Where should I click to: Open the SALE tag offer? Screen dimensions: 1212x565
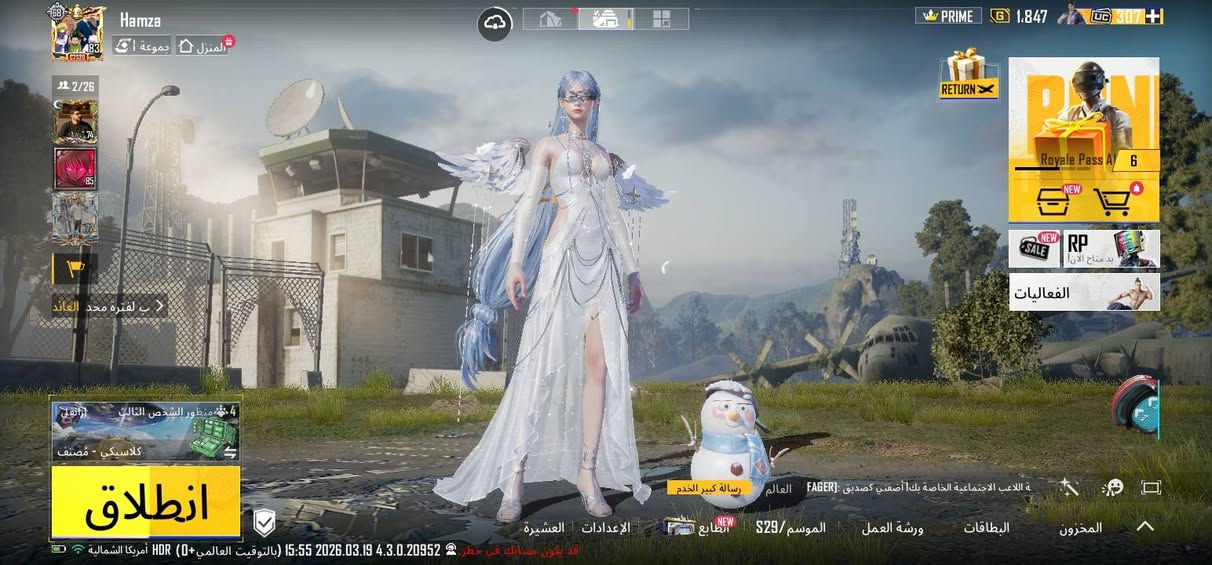point(1033,249)
